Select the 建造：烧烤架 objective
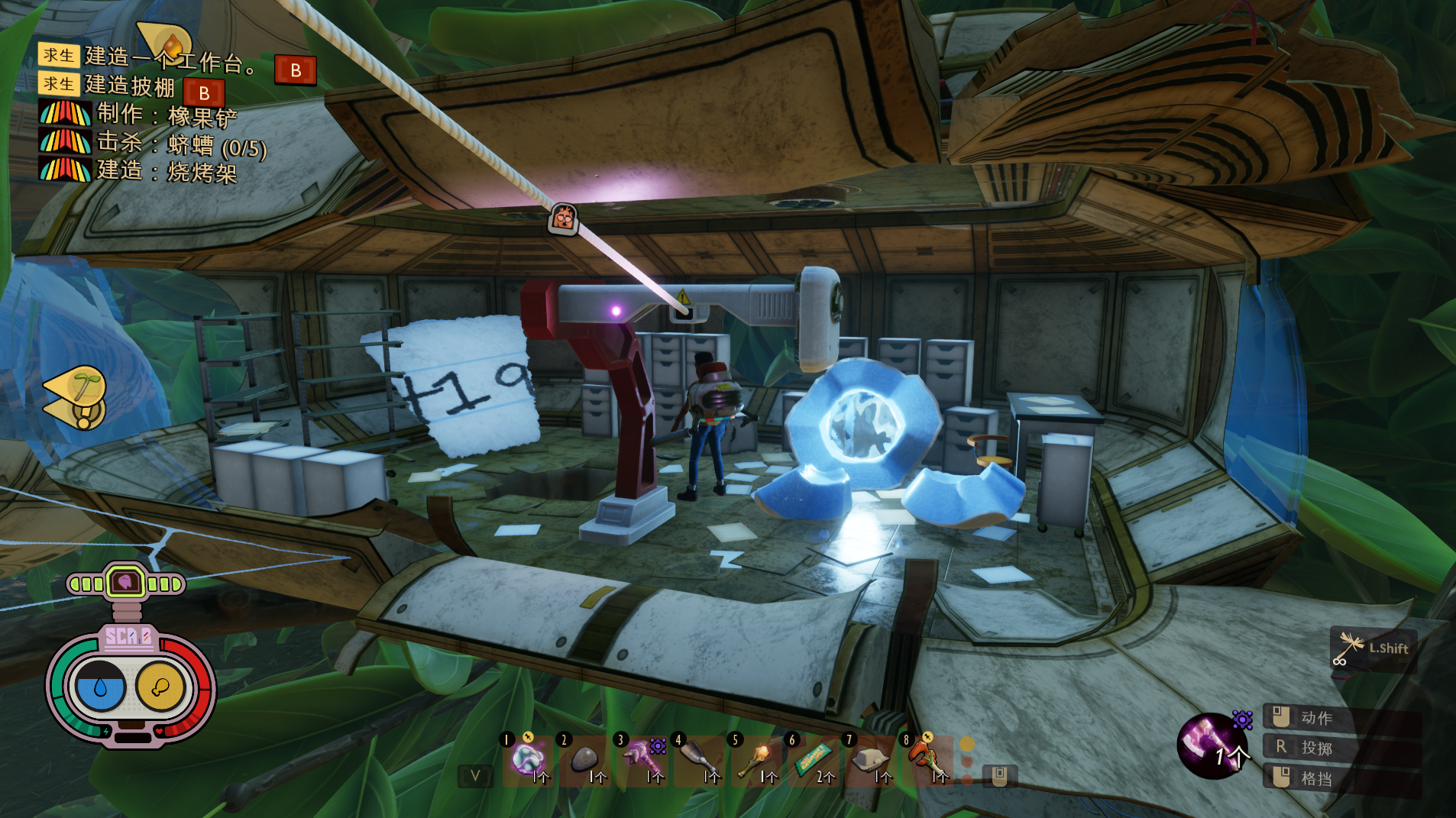1456x818 pixels. 167,171
